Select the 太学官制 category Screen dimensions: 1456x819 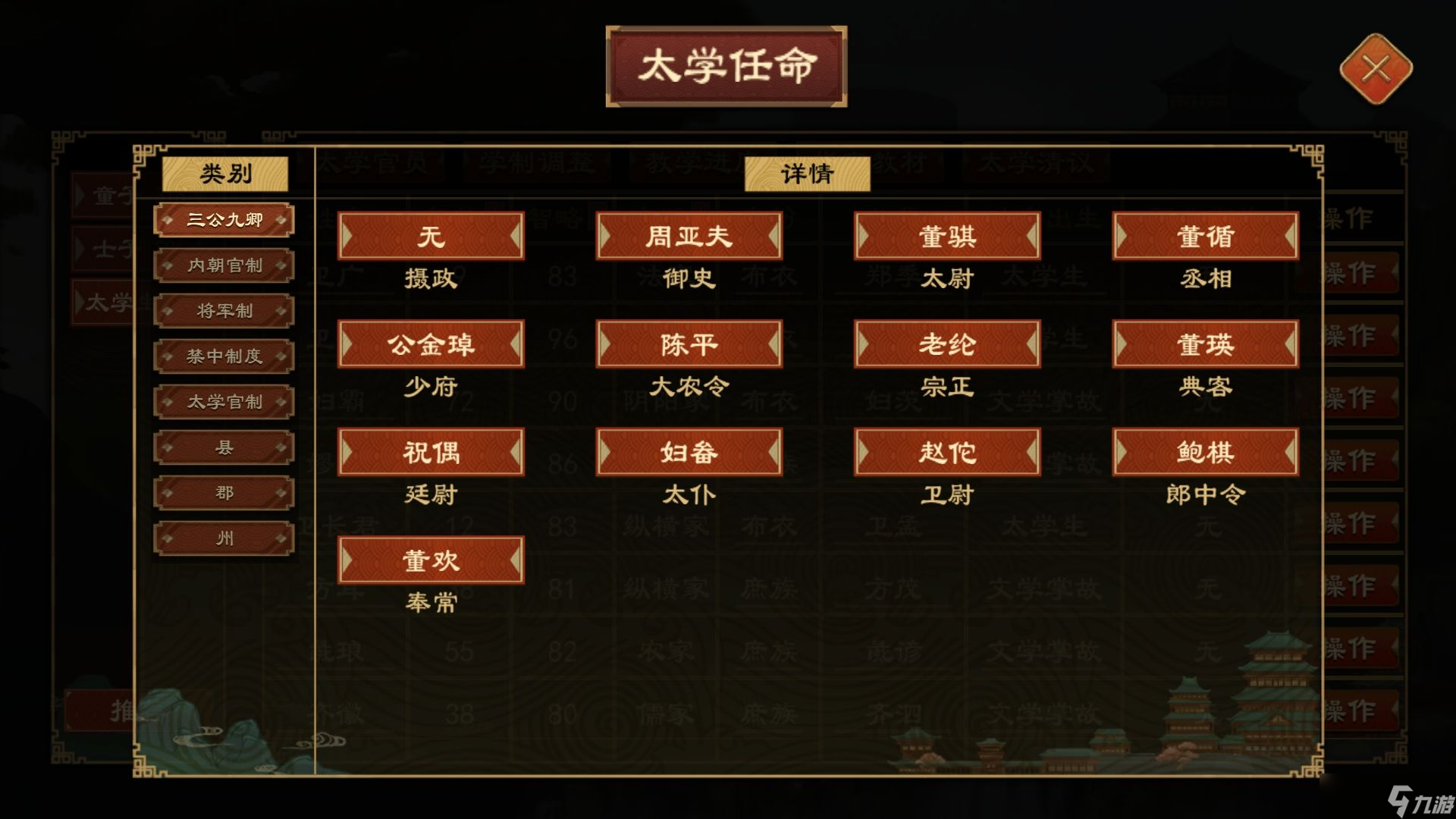pyautogui.click(x=224, y=401)
